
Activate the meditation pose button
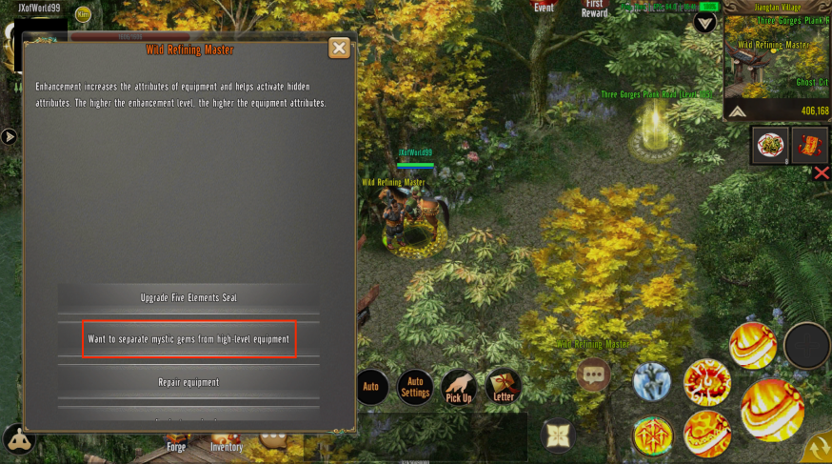pos(18,439)
